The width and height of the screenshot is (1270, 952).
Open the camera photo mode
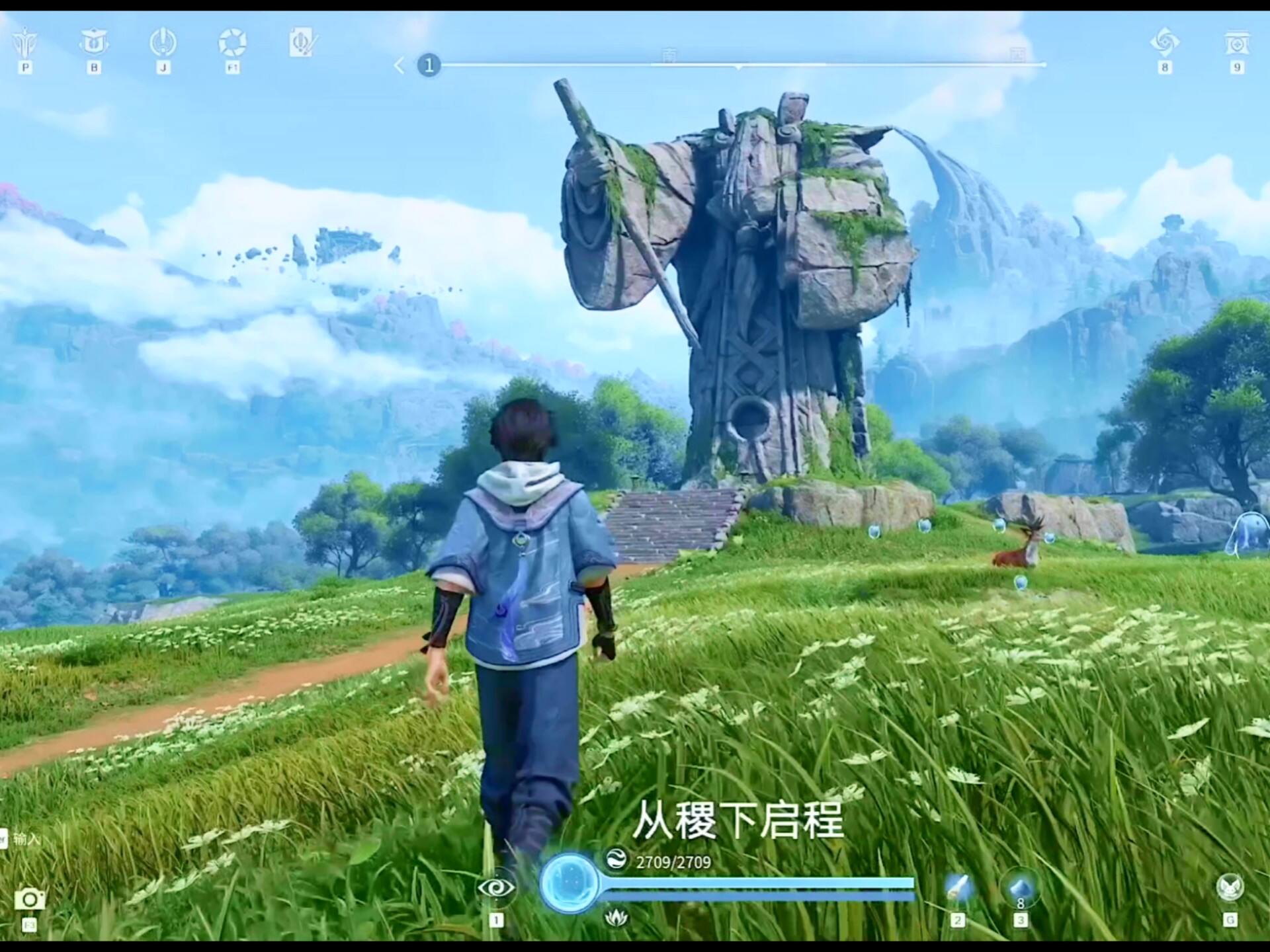tap(30, 899)
